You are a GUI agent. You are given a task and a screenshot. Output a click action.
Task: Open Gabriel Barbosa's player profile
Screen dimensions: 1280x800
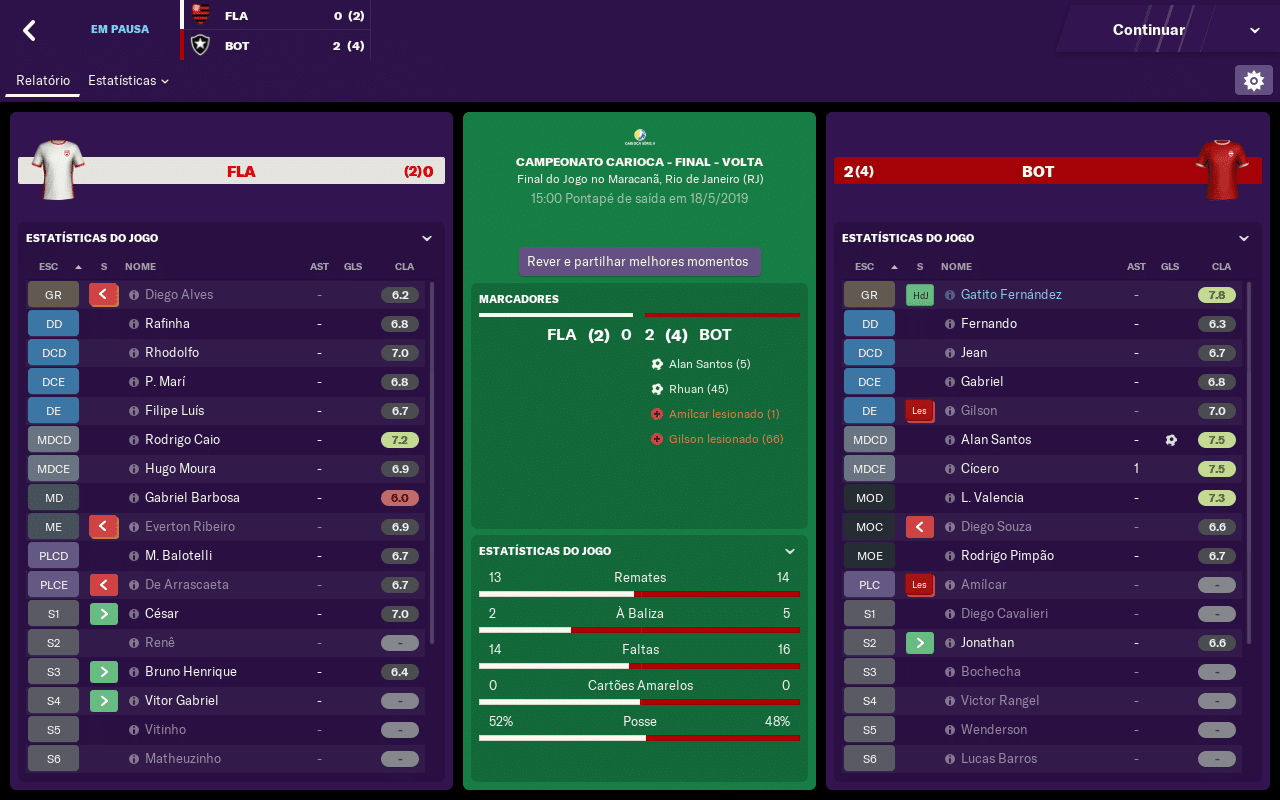click(x=192, y=498)
